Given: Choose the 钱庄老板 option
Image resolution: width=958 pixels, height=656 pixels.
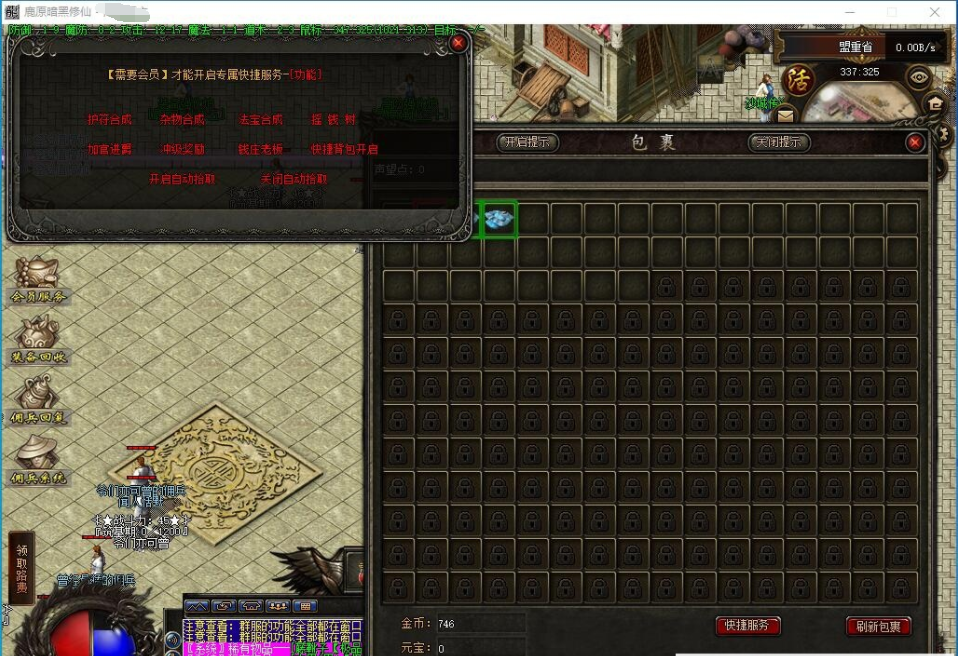Looking at the screenshot, I should pyautogui.click(x=260, y=149).
